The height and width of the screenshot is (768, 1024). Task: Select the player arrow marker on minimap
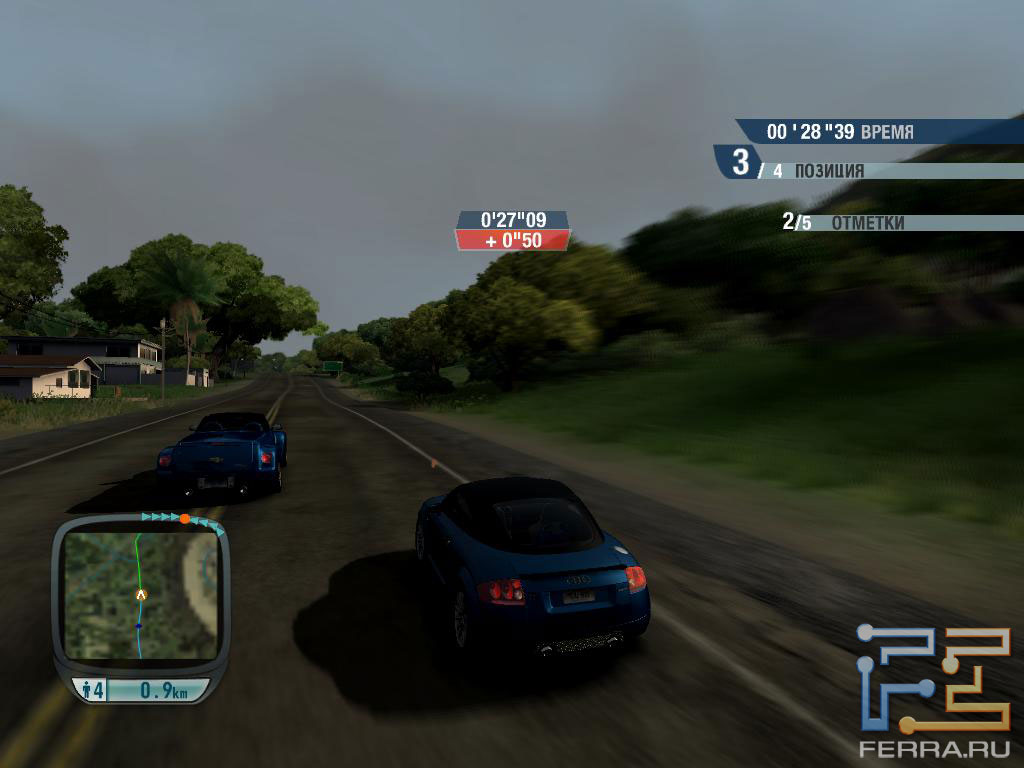[141, 594]
